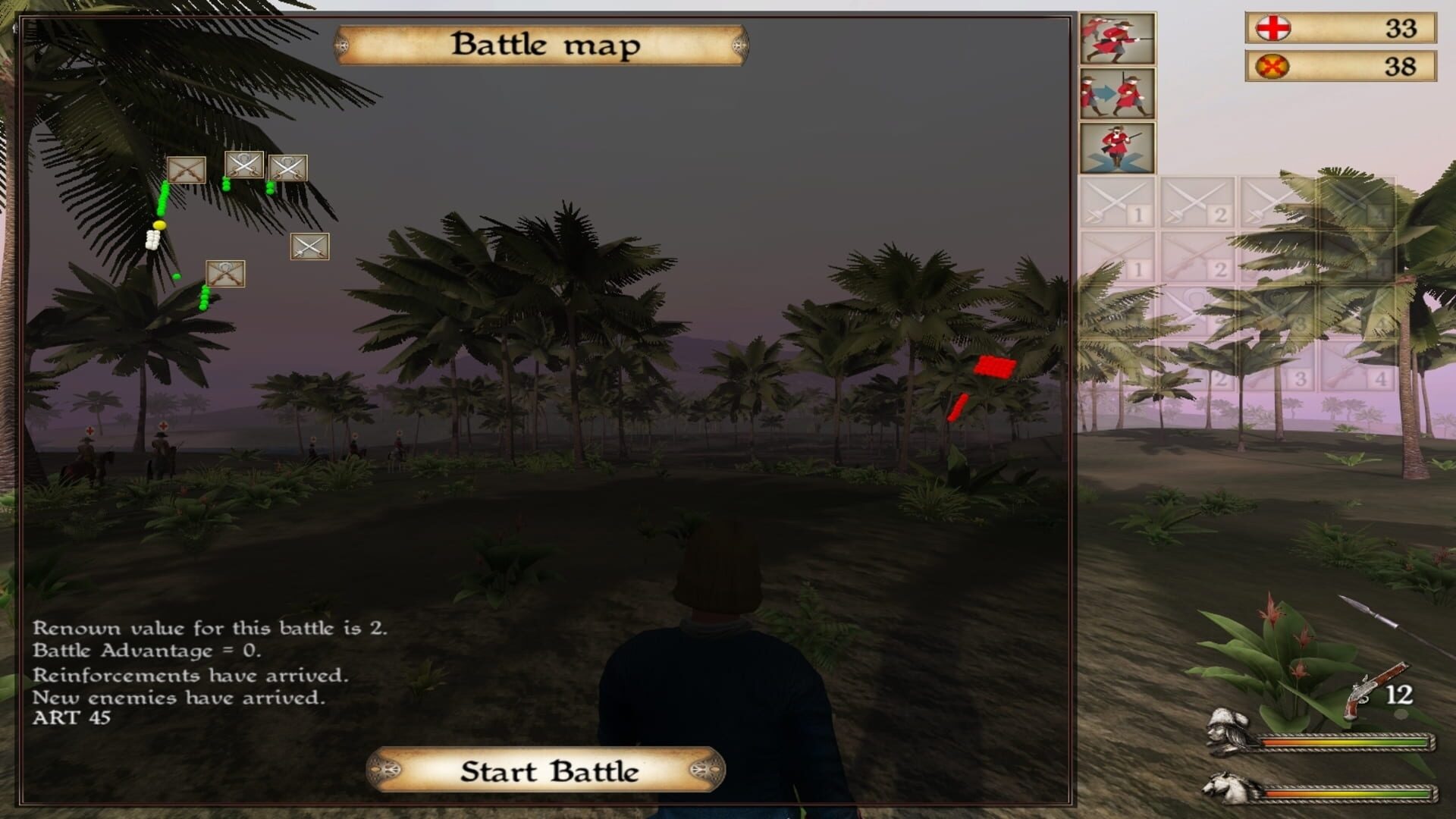Click the Battle map title banner
This screenshot has height=819, width=1456.
pos(548,45)
